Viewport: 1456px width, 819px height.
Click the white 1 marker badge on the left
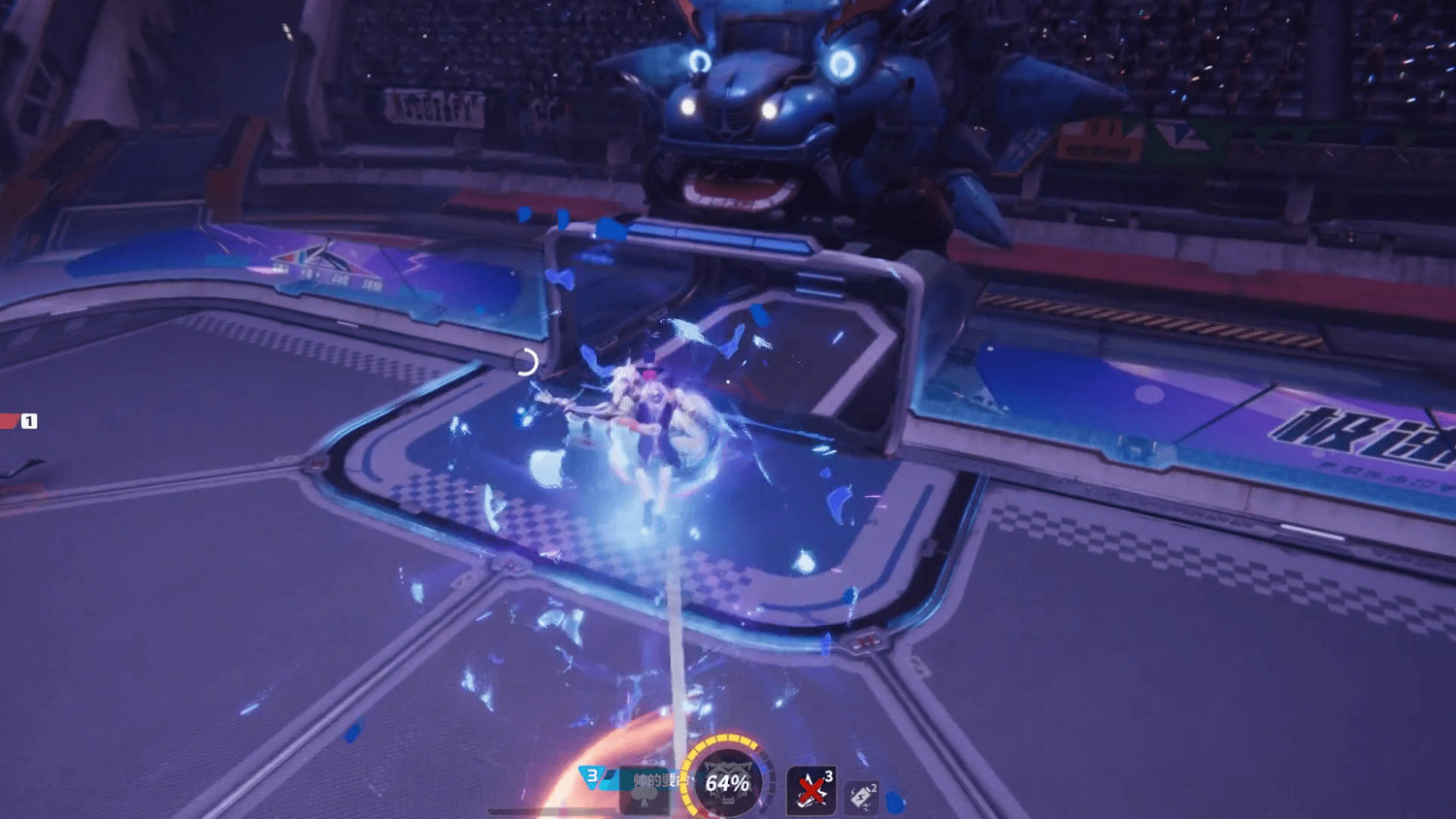pyautogui.click(x=29, y=421)
